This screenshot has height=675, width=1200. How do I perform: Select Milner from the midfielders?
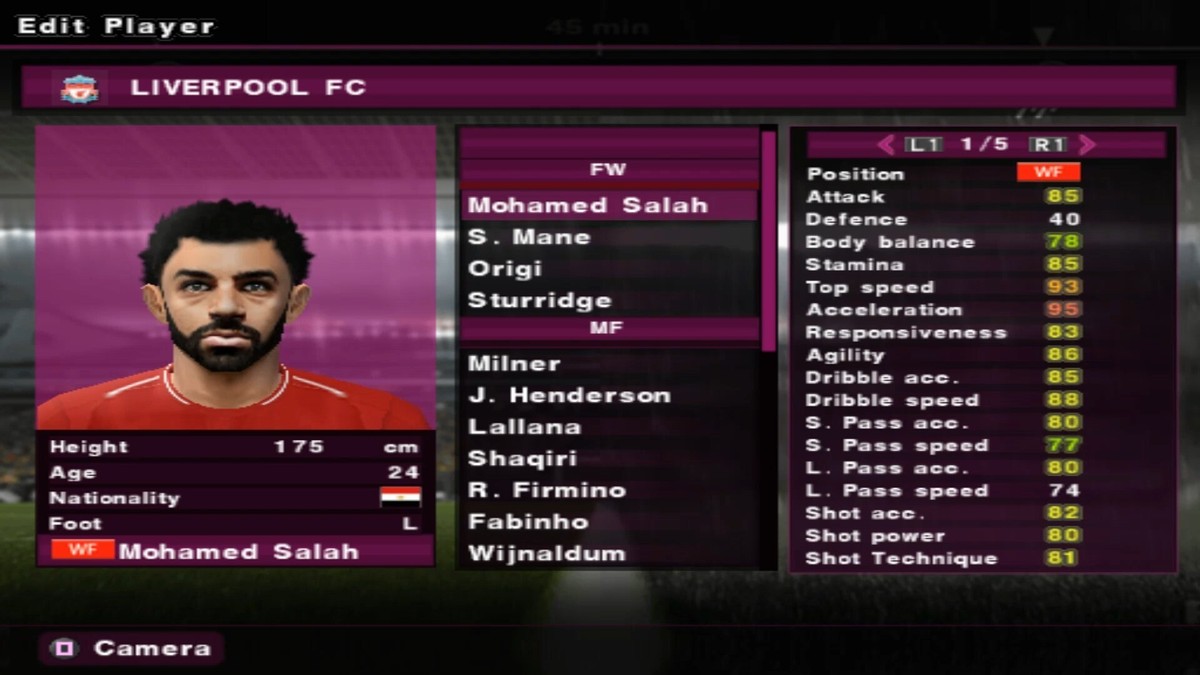point(514,363)
